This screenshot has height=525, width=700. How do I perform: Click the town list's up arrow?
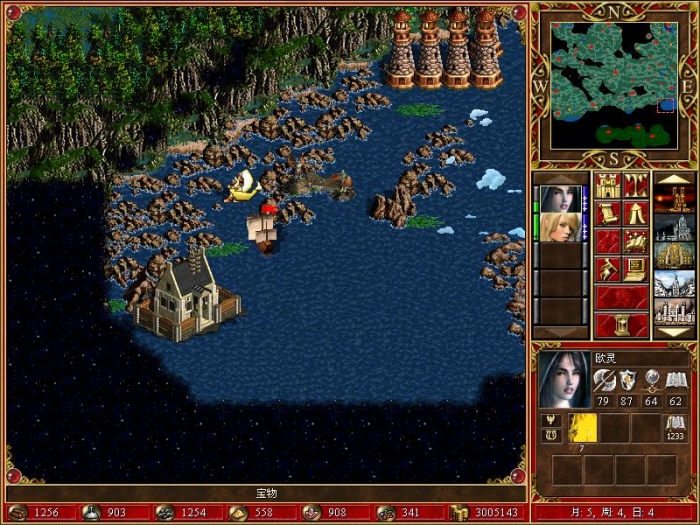(673, 178)
